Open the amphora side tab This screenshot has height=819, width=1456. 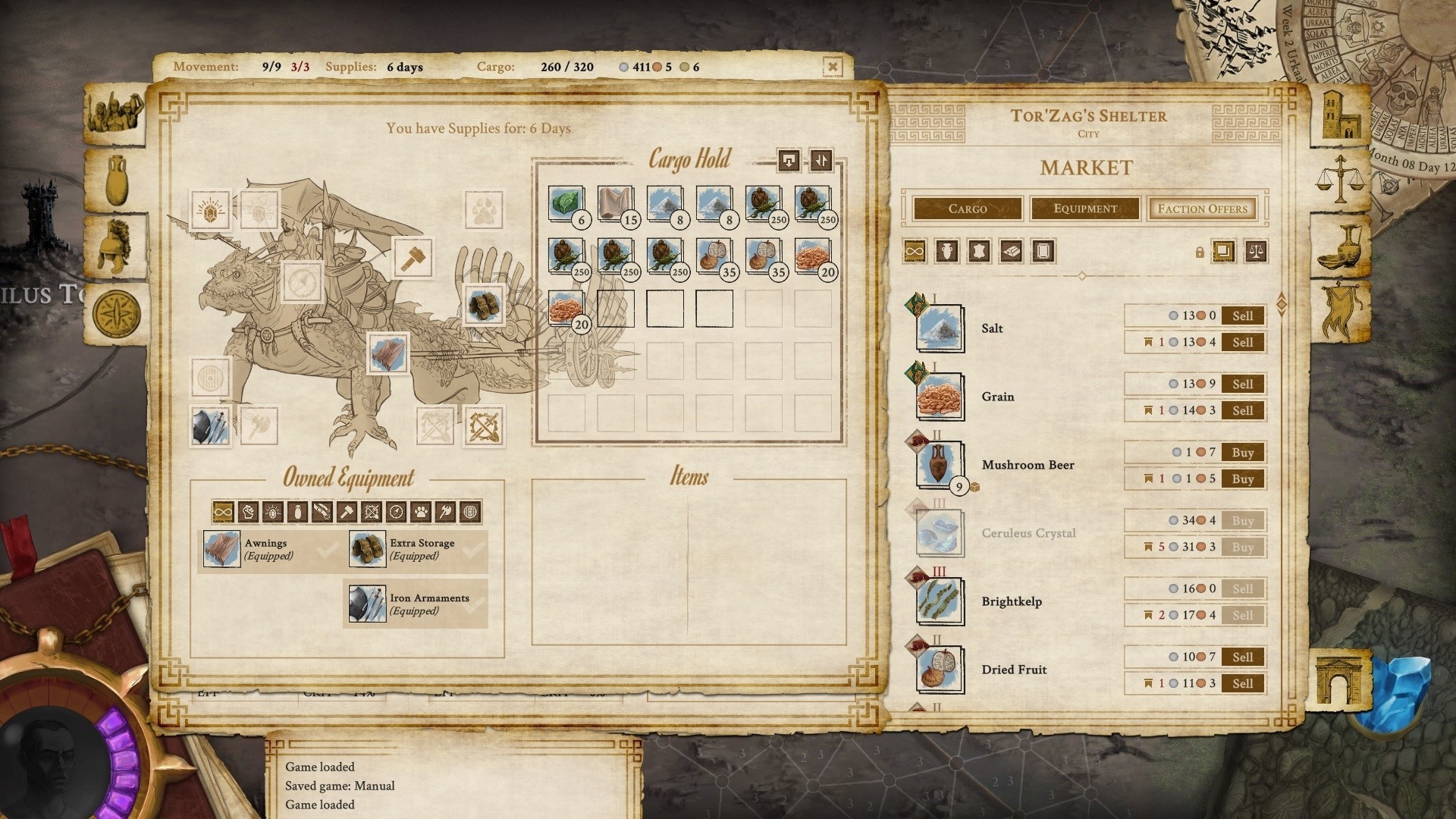click(115, 180)
